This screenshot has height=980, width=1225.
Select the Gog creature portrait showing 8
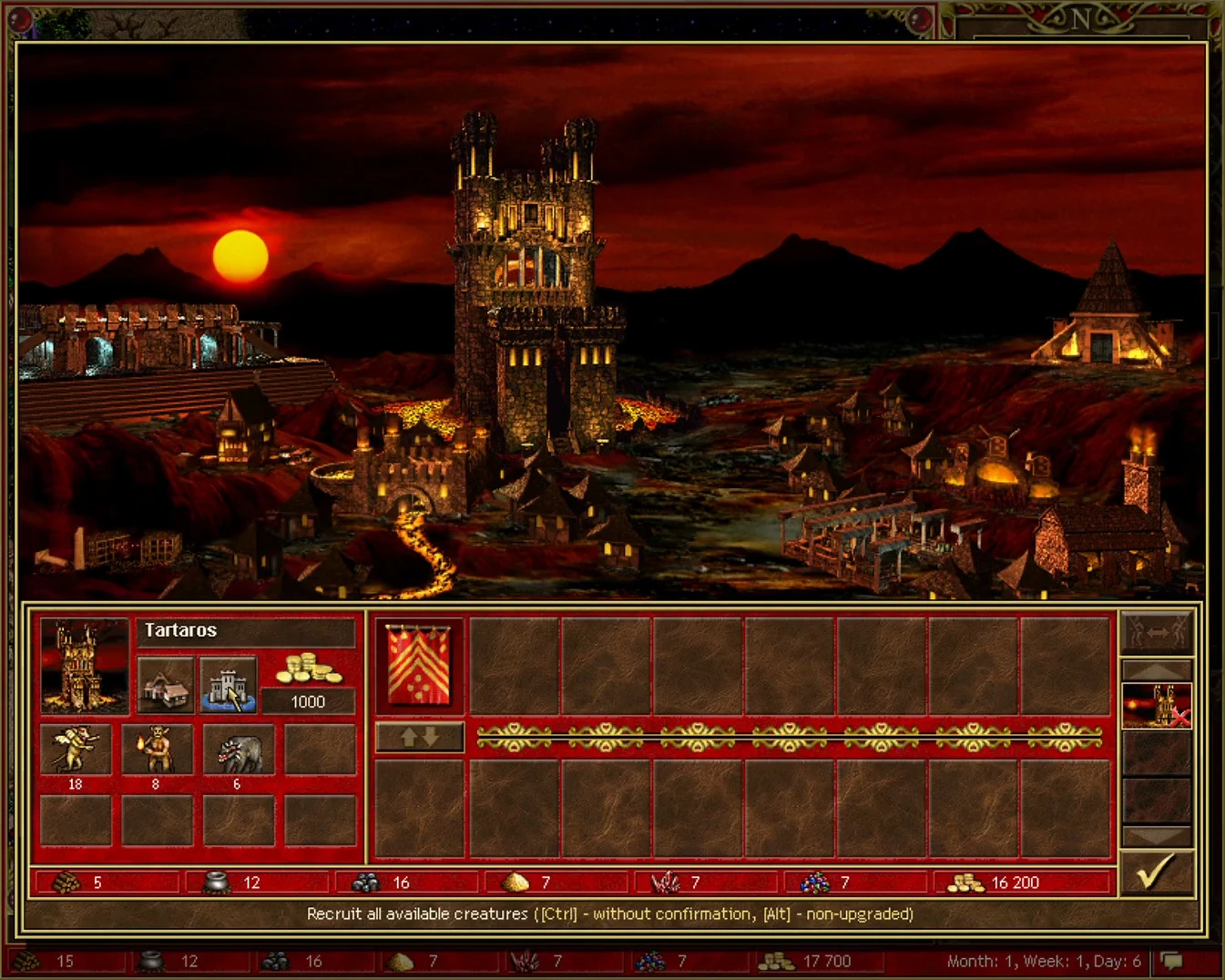(x=158, y=749)
